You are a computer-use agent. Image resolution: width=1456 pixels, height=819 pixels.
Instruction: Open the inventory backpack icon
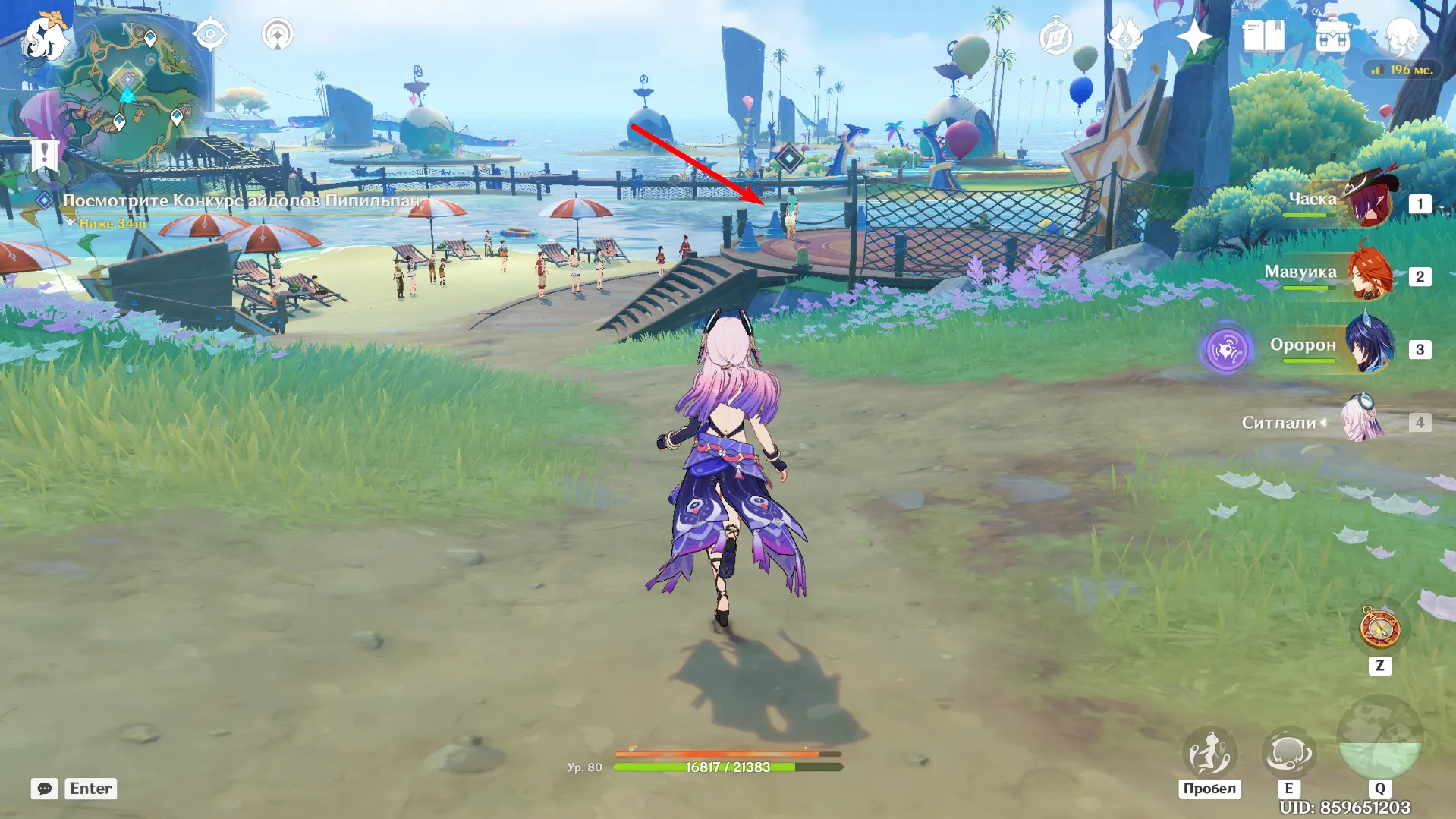click(1331, 33)
